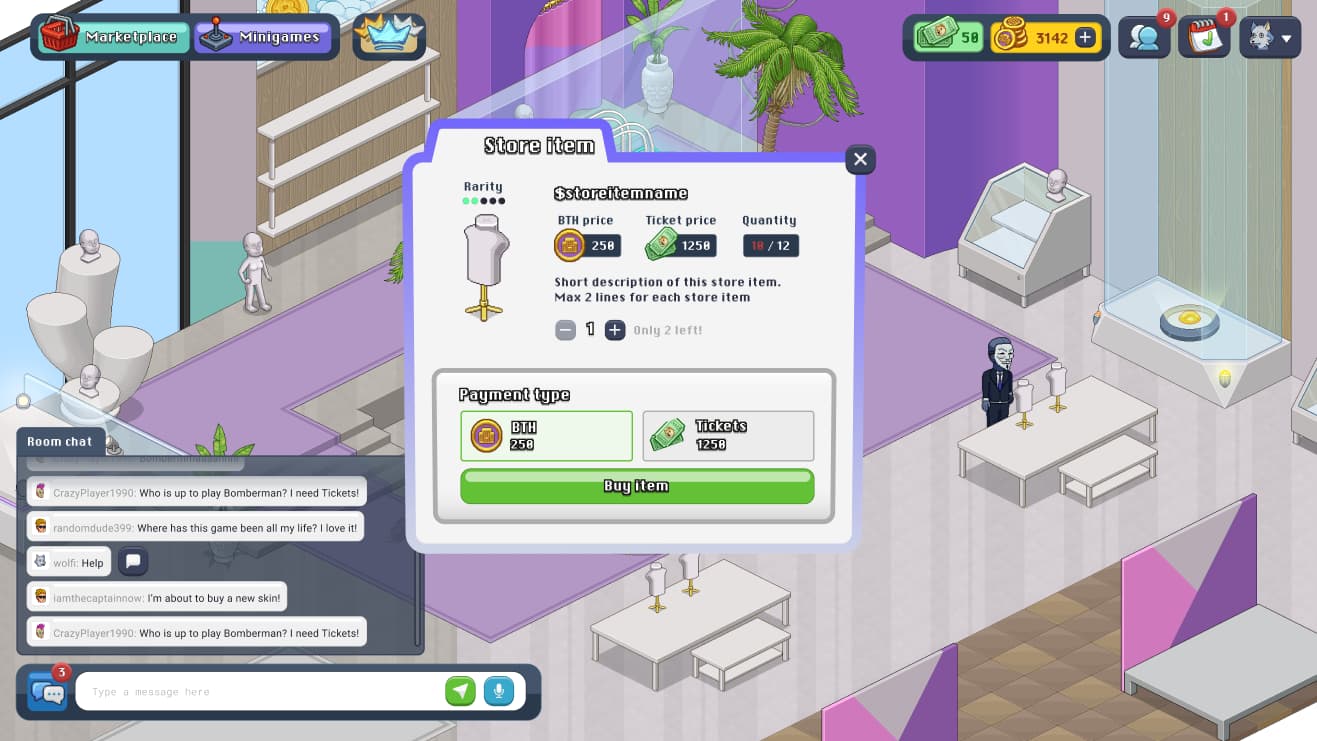The height and width of the screenshot is (741, 1317).
Task: Open the friends list with 9 notifications
Action: (x=1144, y=37)
